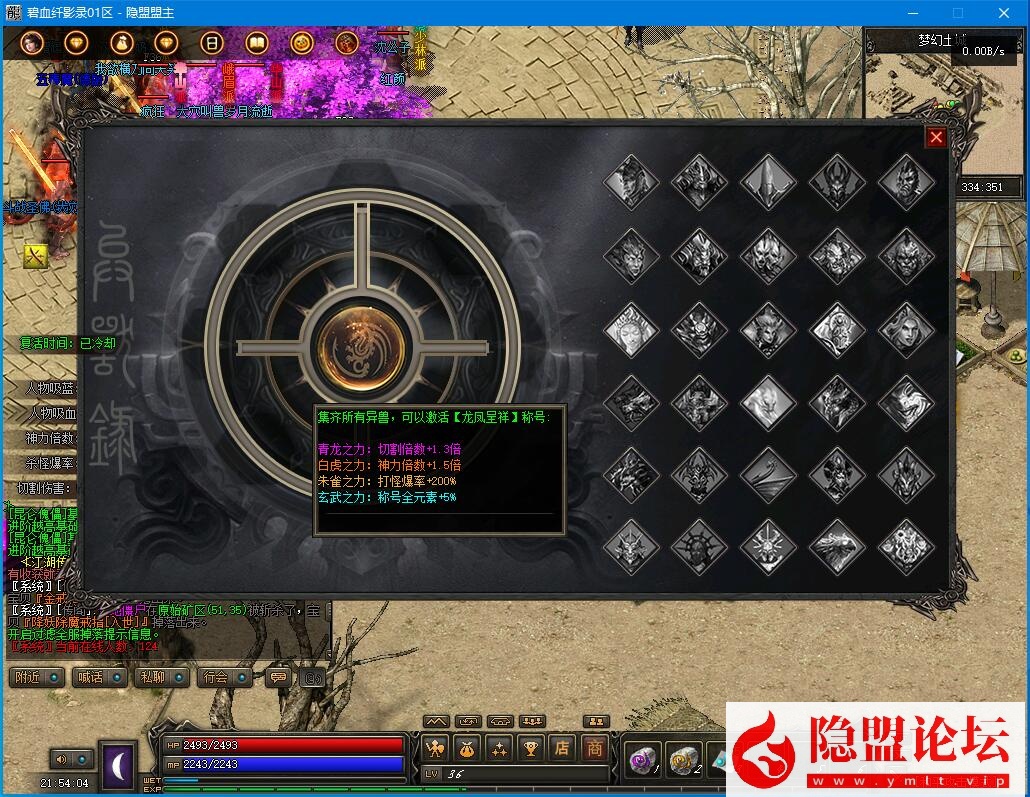The image size is (1030, 797).
Task: Open the 商 mall button
Action: [594, 747]
